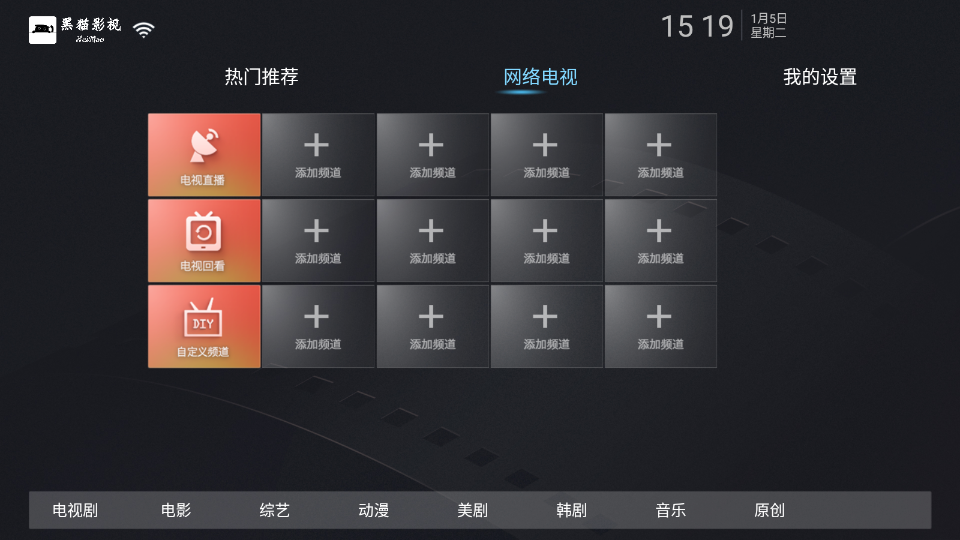Browse the 电视剧 category
The width and height of the screenshot is (960, 540).
click(75, 510)
